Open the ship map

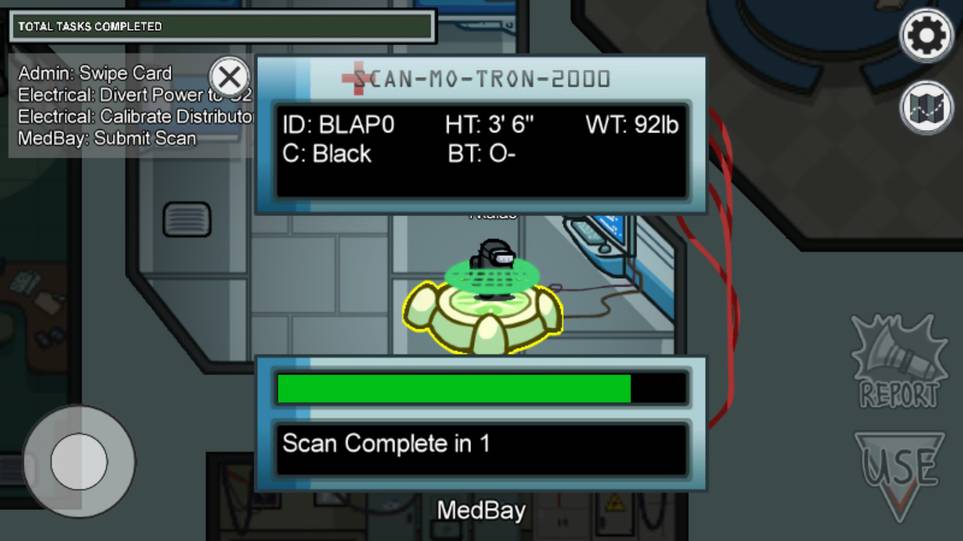(x=926, y=107)
